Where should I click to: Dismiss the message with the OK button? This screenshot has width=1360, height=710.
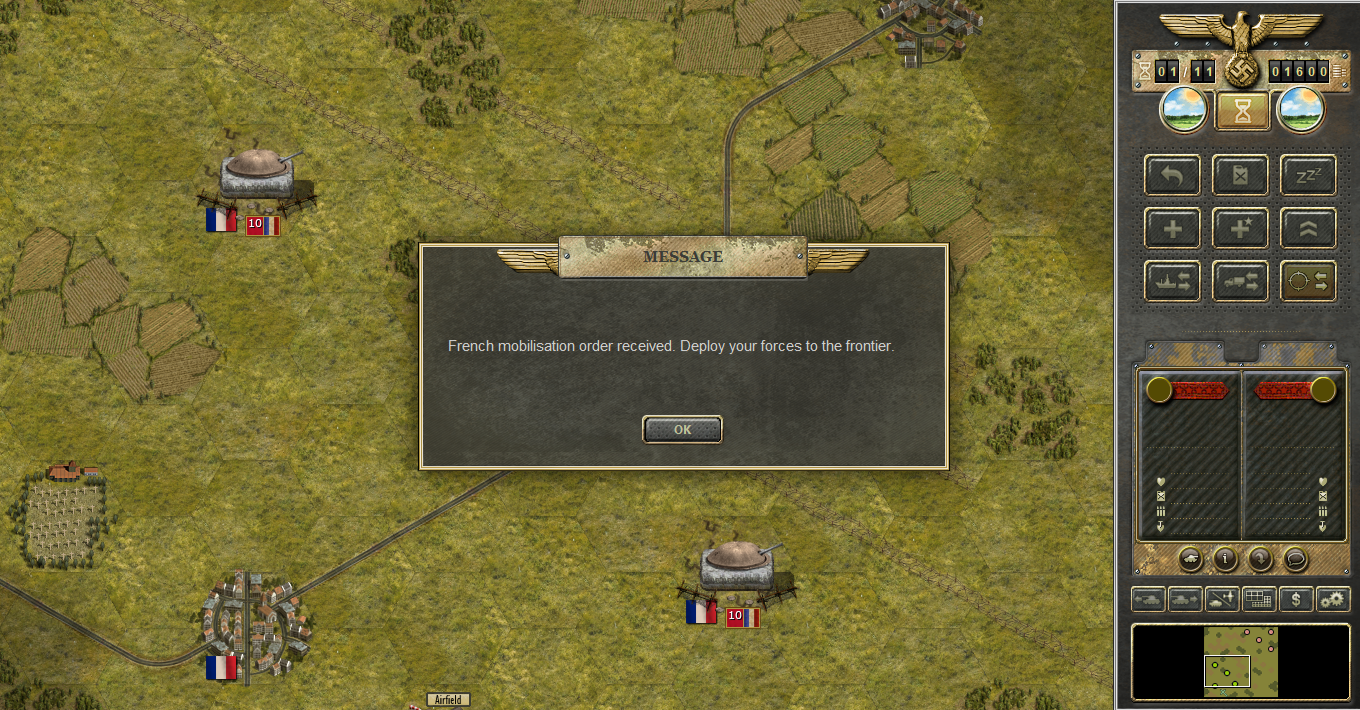682,430
